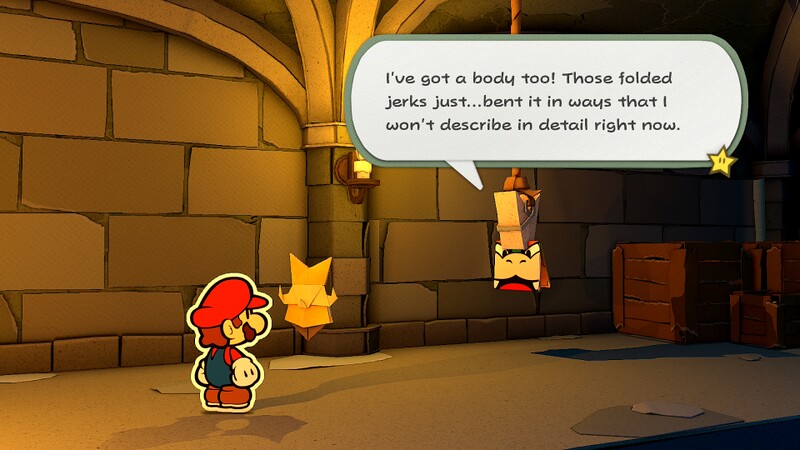Advance dialogue with the star continue icon
The image size is (800, 450).
[722, 160]
